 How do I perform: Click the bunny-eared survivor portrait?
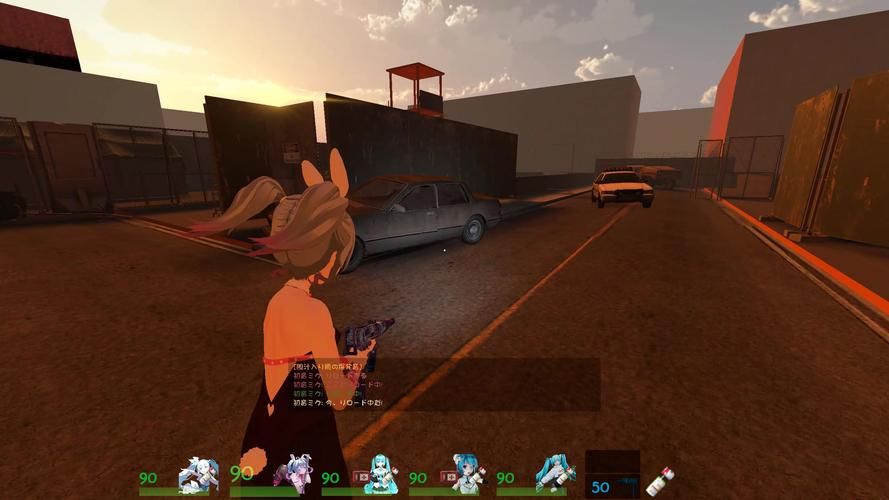(x=293, y=473)
